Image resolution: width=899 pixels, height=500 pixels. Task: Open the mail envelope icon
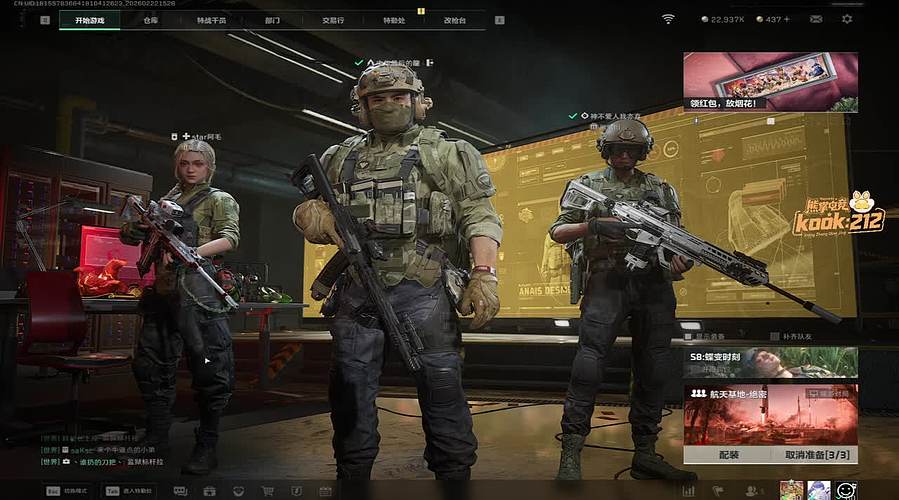point(816,19)
